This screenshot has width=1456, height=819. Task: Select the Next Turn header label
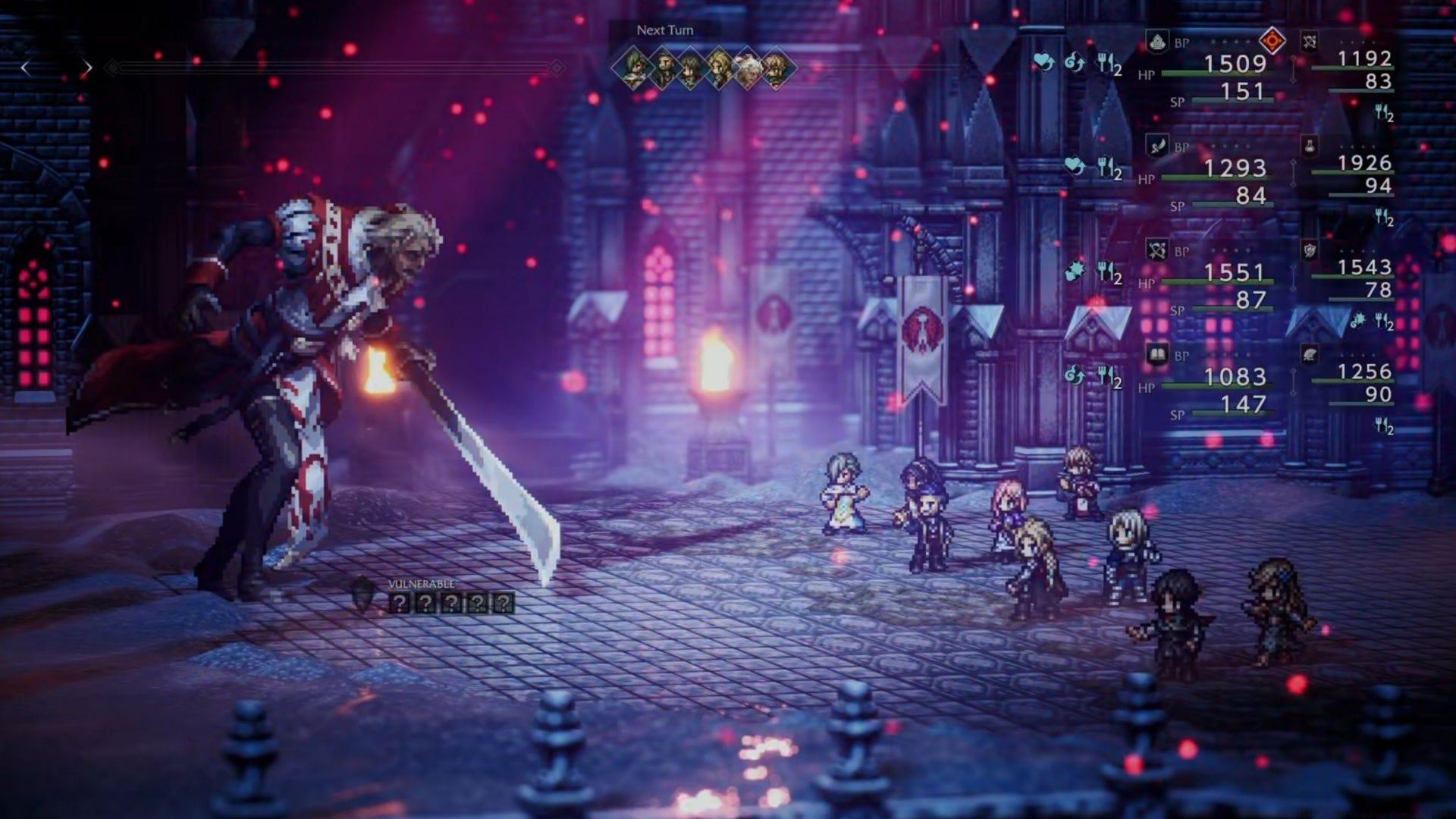point(666,30)
